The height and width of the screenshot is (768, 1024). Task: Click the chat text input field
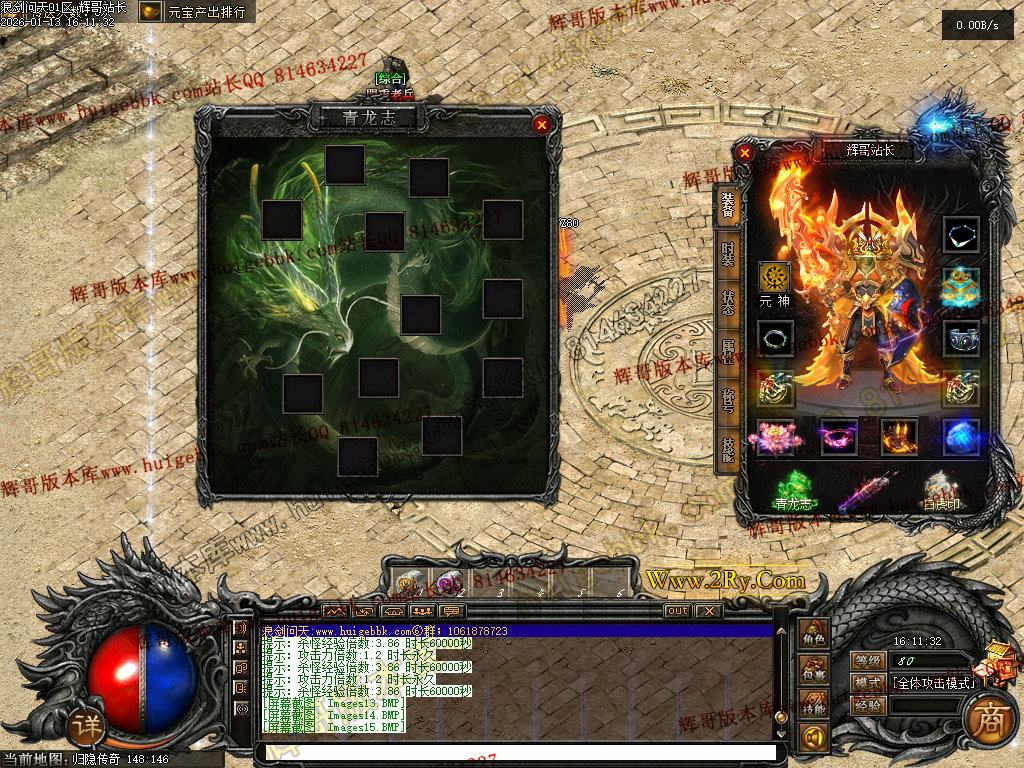[517, 752]
